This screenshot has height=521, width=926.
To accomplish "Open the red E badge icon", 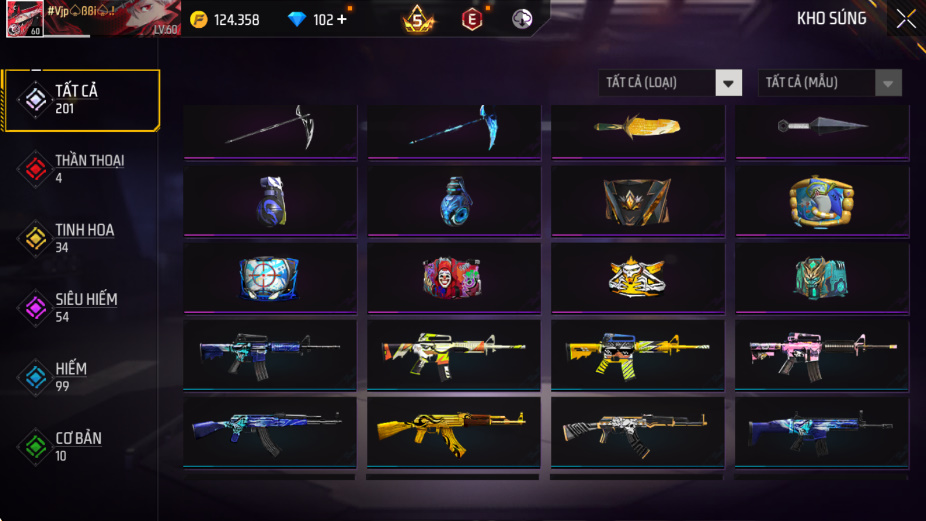I will pos(472,19).
